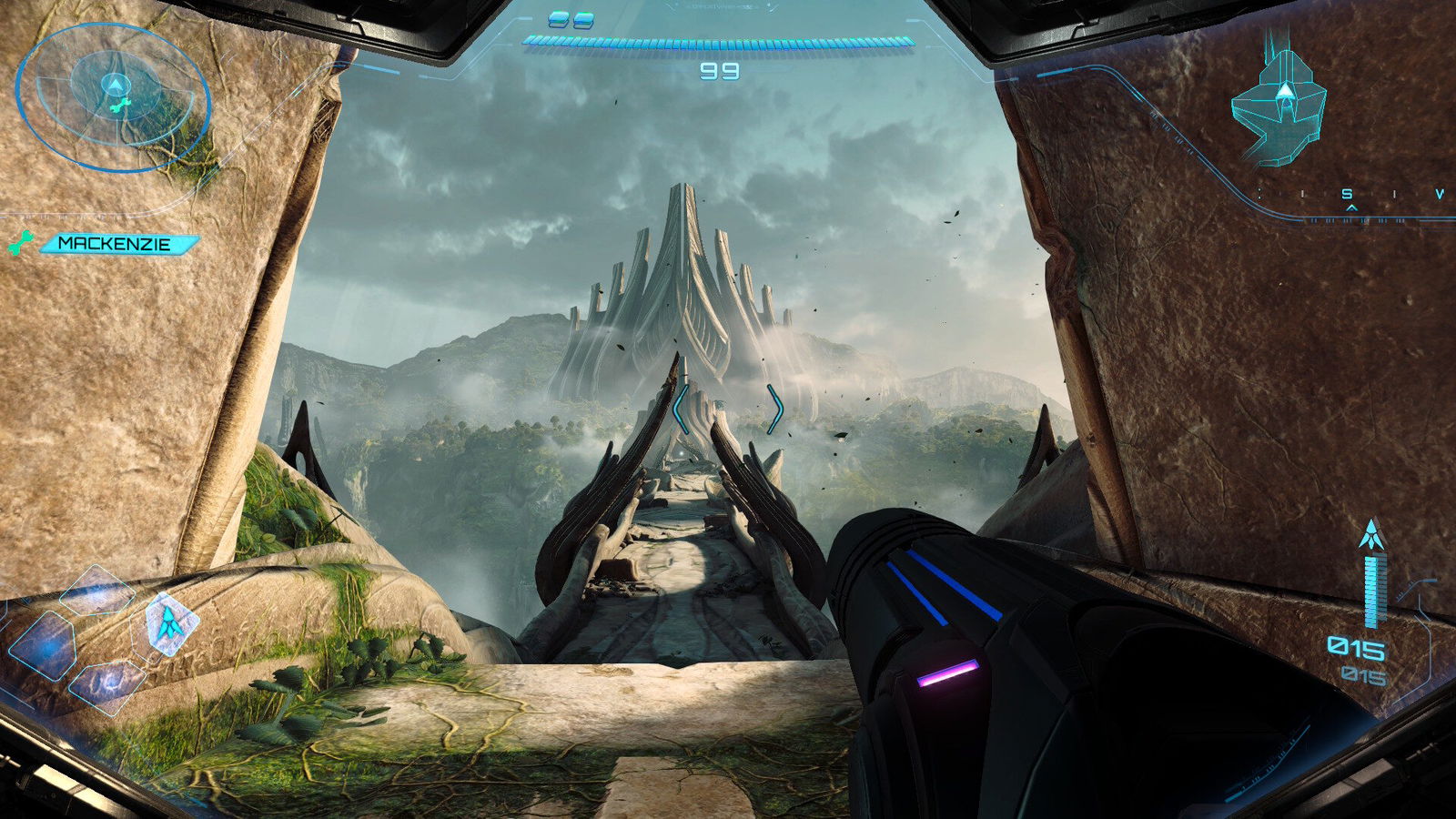
Task: Click the green bone icon beside MACKENZIE
Action: [x=18, y=243]
